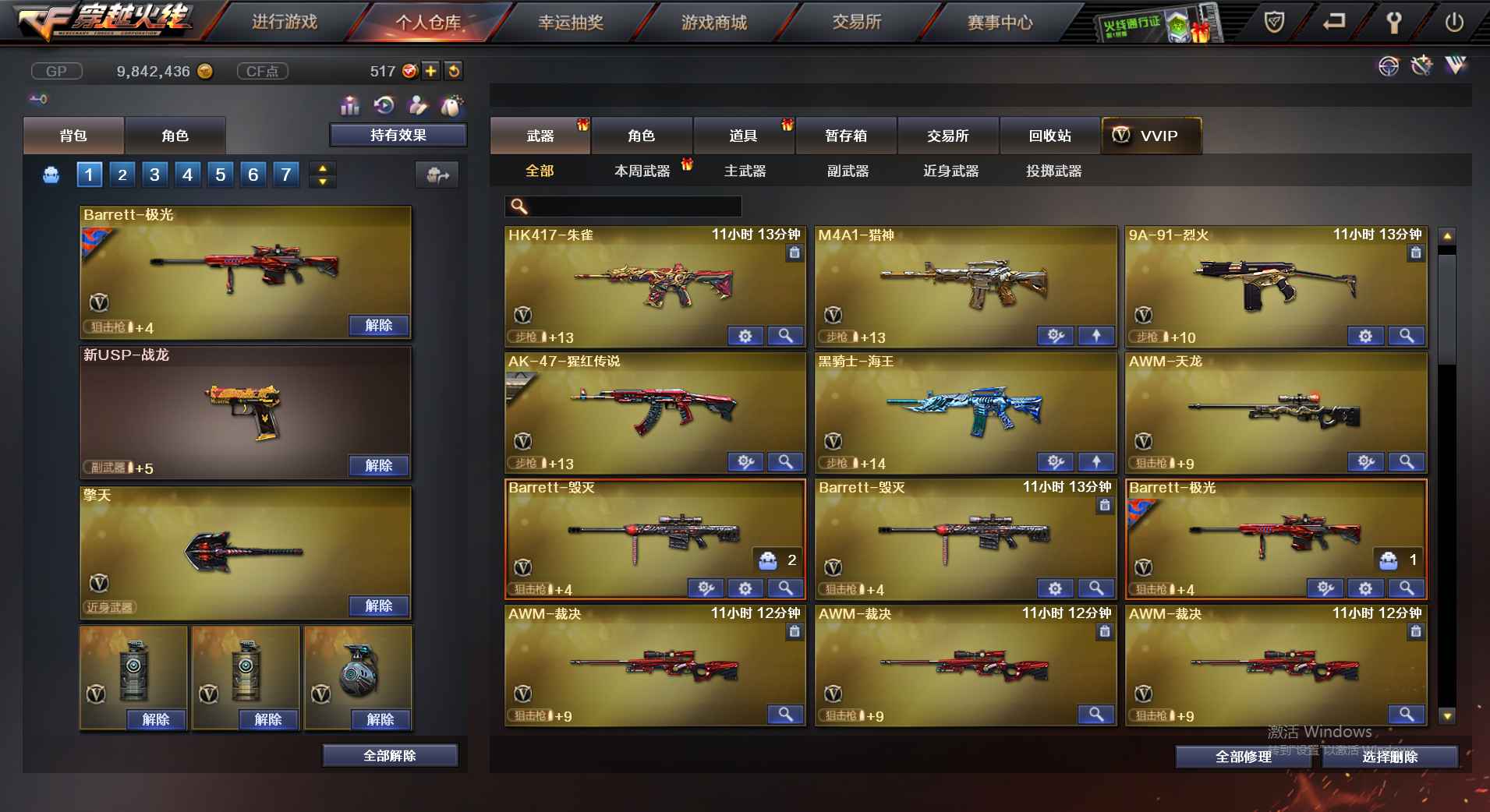Toggle the VVIP V badge on Barrett-极光 item
The image size is (1490, 812).
click(x=97, y=303)
